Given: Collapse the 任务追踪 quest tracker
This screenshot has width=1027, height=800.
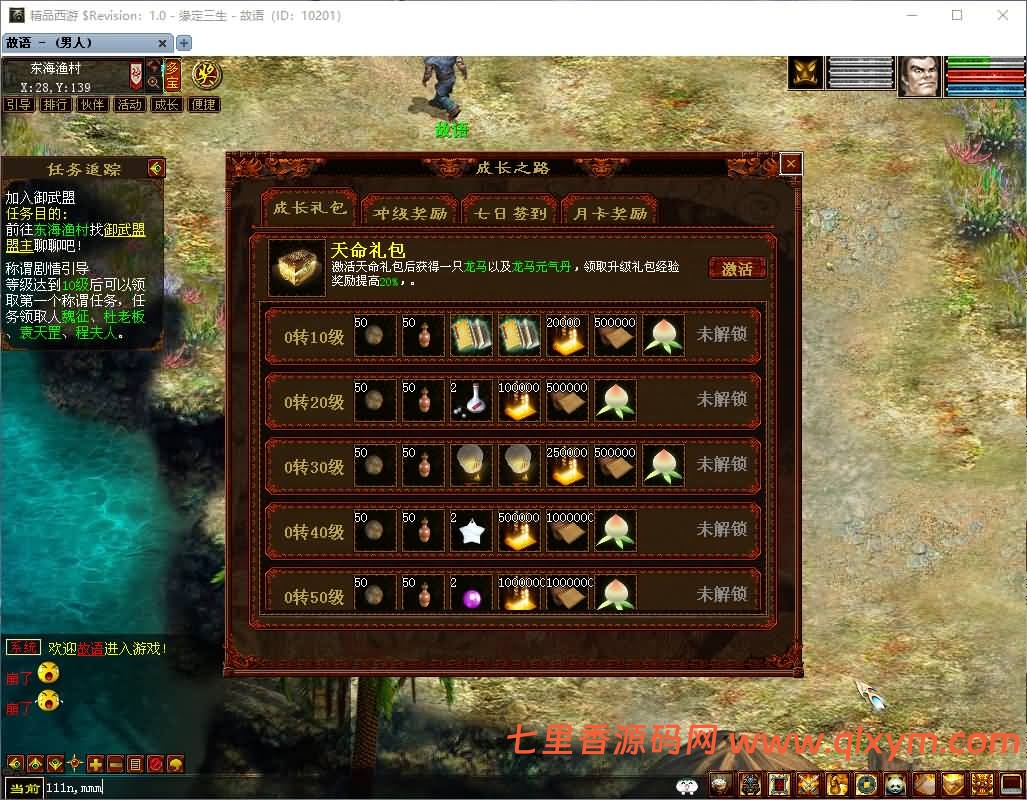Looking at the screenshot, I should 155,168.
